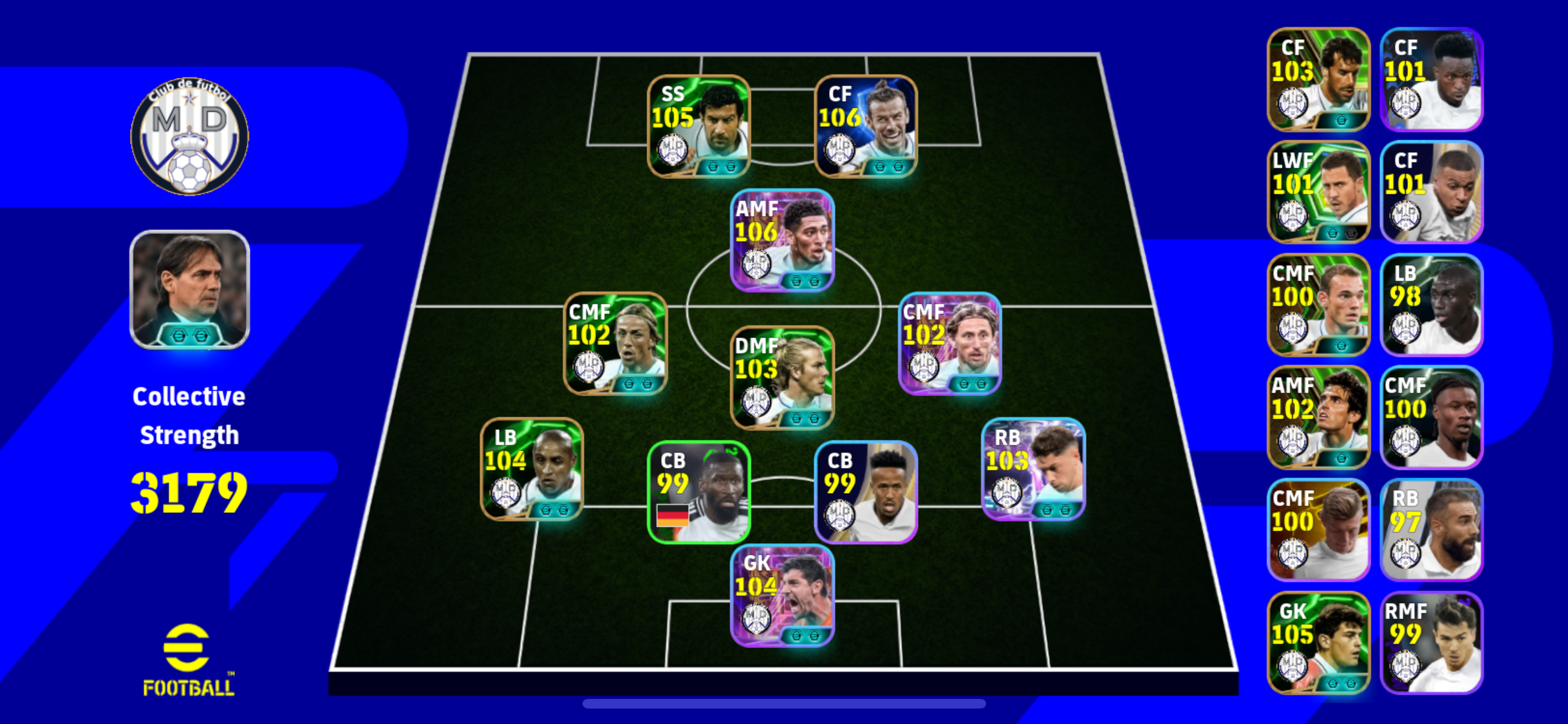Pick the LB 104 starting defender card
The image size is (1568, 724).
[532, 469]
